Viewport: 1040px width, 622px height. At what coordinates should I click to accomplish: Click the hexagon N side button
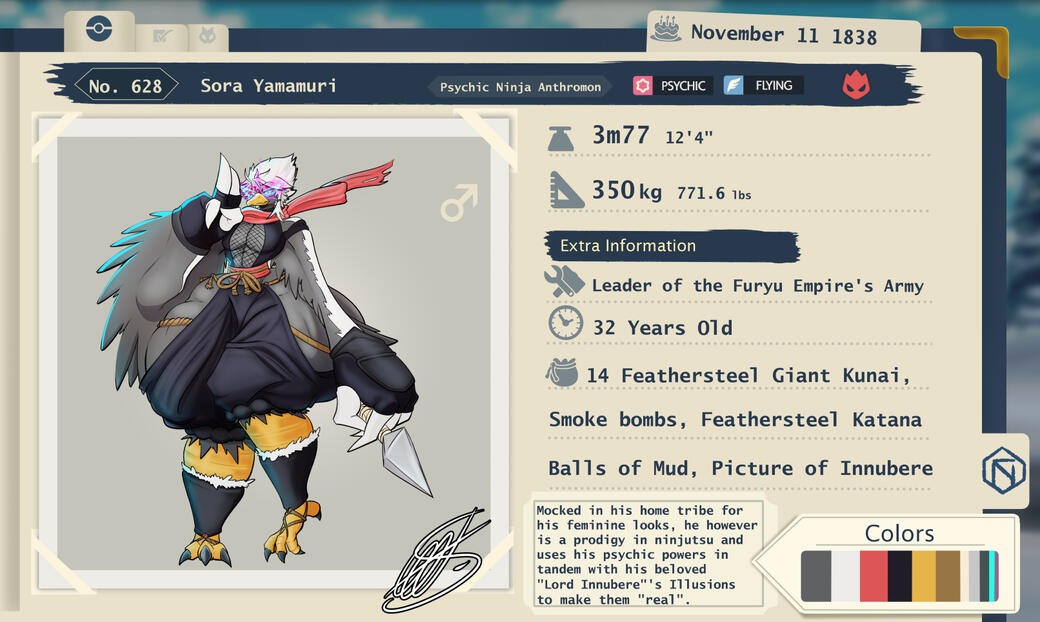pos(1003,471)
